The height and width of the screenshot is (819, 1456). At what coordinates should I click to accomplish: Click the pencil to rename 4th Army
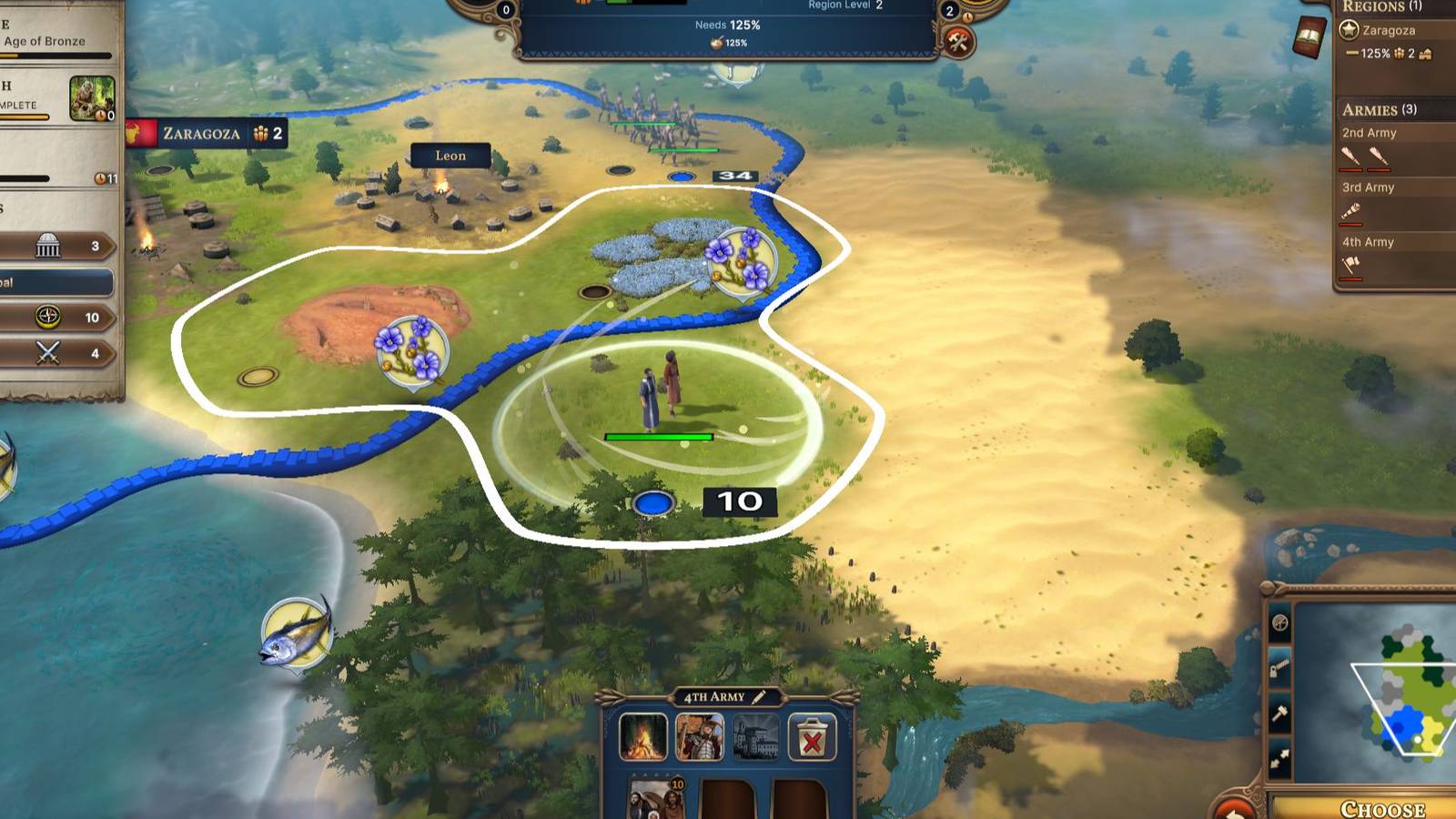[758, 697]
